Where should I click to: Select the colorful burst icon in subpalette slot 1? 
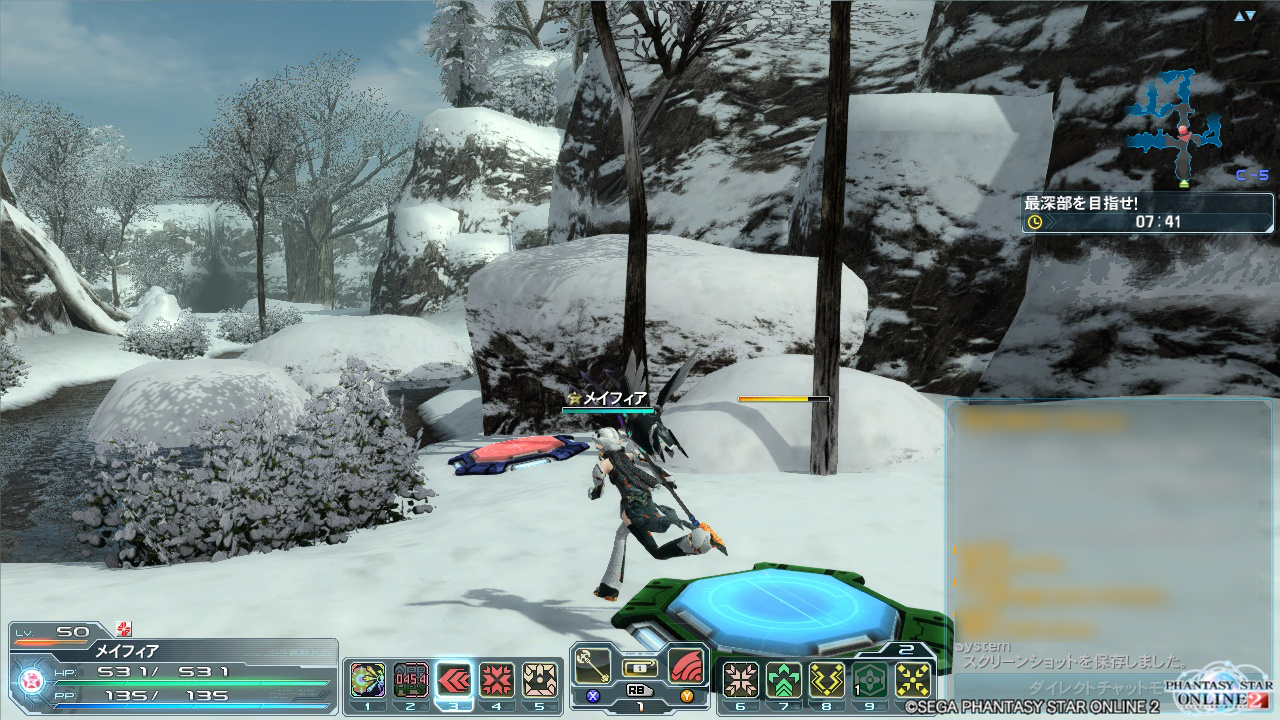coord(368,680)
